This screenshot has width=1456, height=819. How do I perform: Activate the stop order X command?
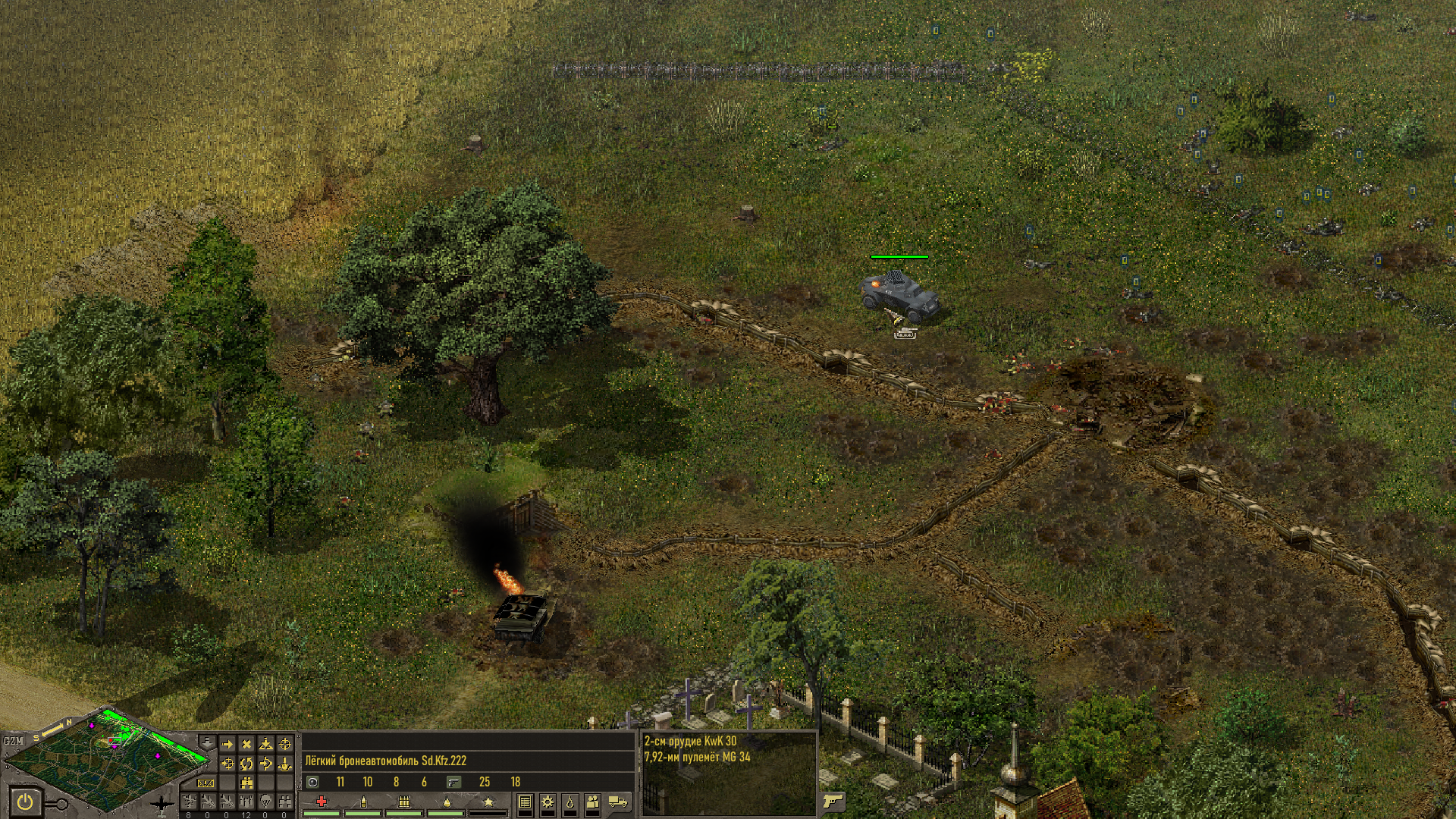pos(246,744)
